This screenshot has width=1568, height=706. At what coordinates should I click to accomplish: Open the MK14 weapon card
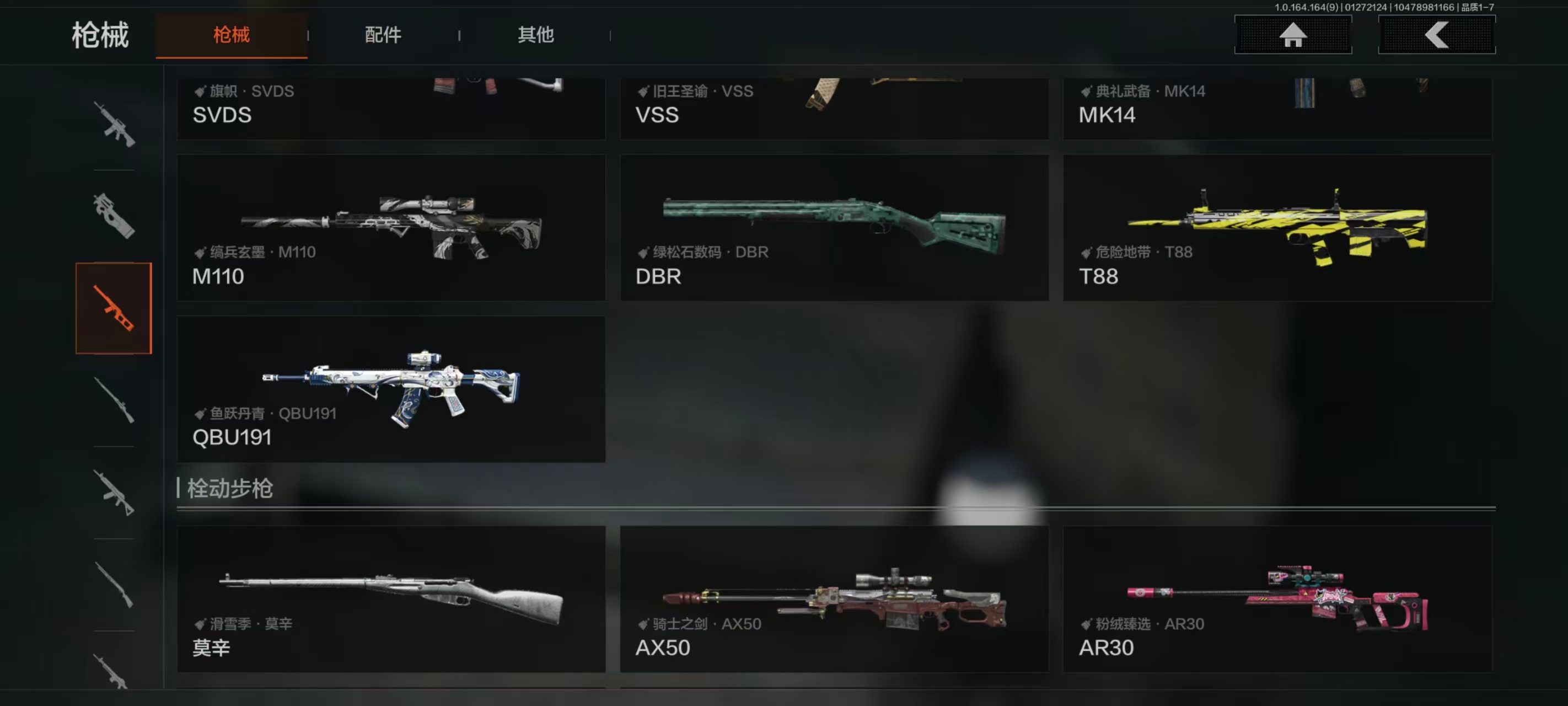tap(1277, 109)
